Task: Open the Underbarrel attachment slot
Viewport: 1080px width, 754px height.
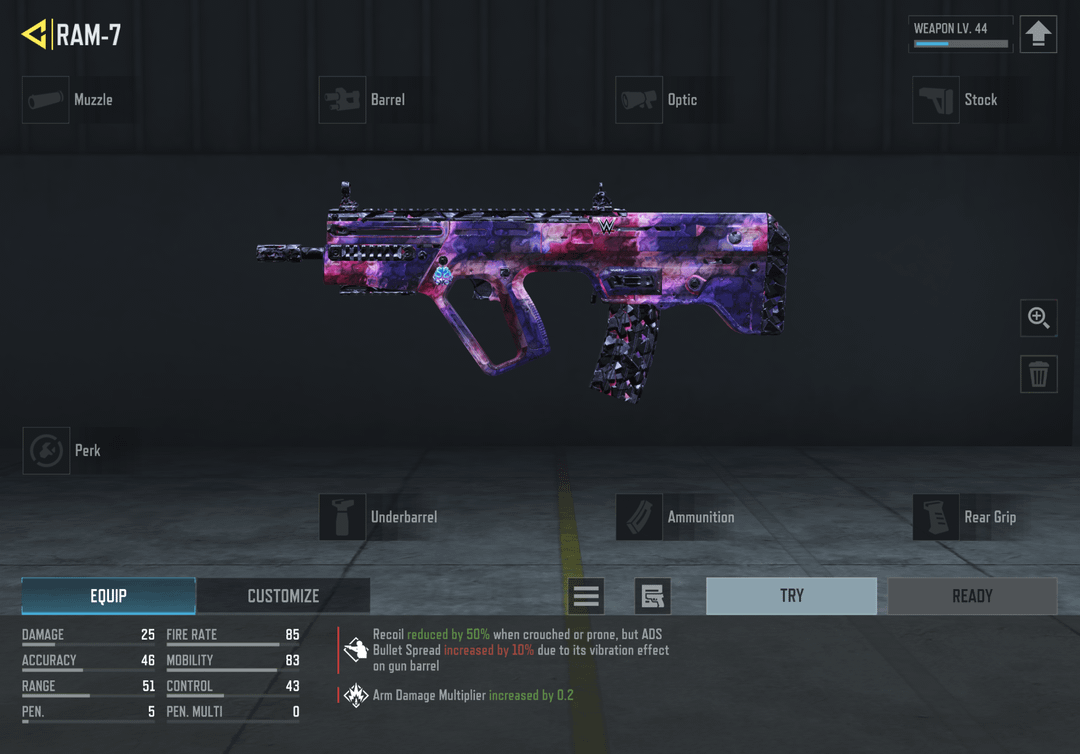Action: click(342, 517)
